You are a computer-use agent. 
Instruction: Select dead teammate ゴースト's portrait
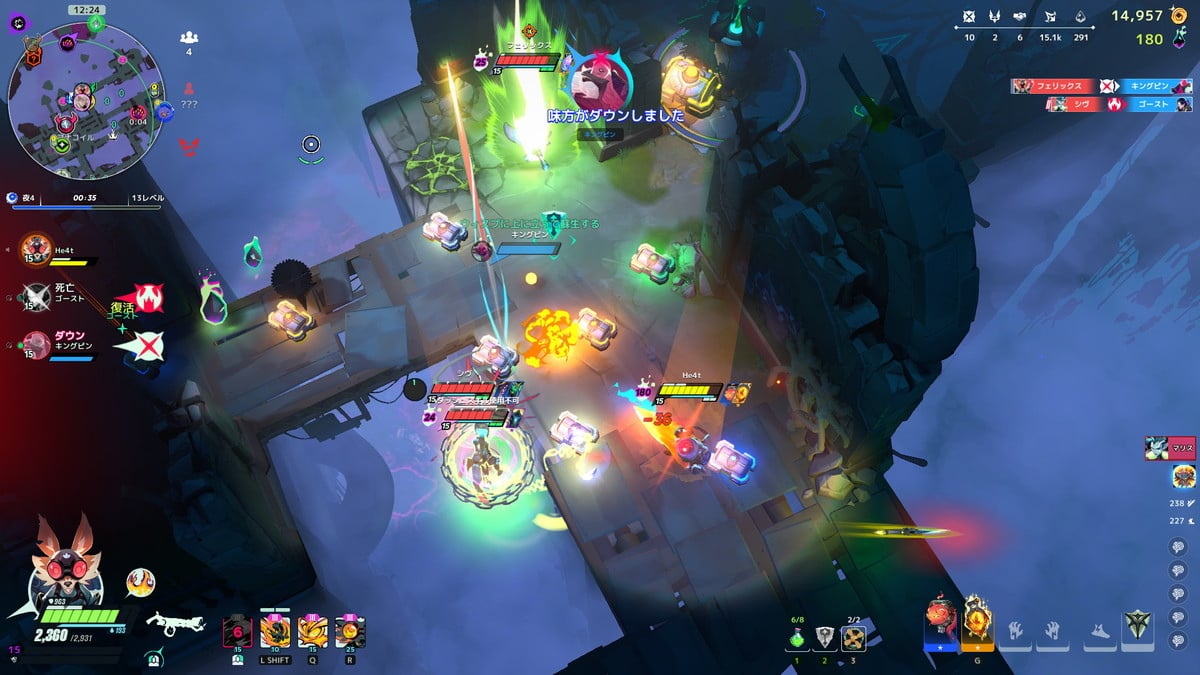pyautogui.click(x=37, y=295)
